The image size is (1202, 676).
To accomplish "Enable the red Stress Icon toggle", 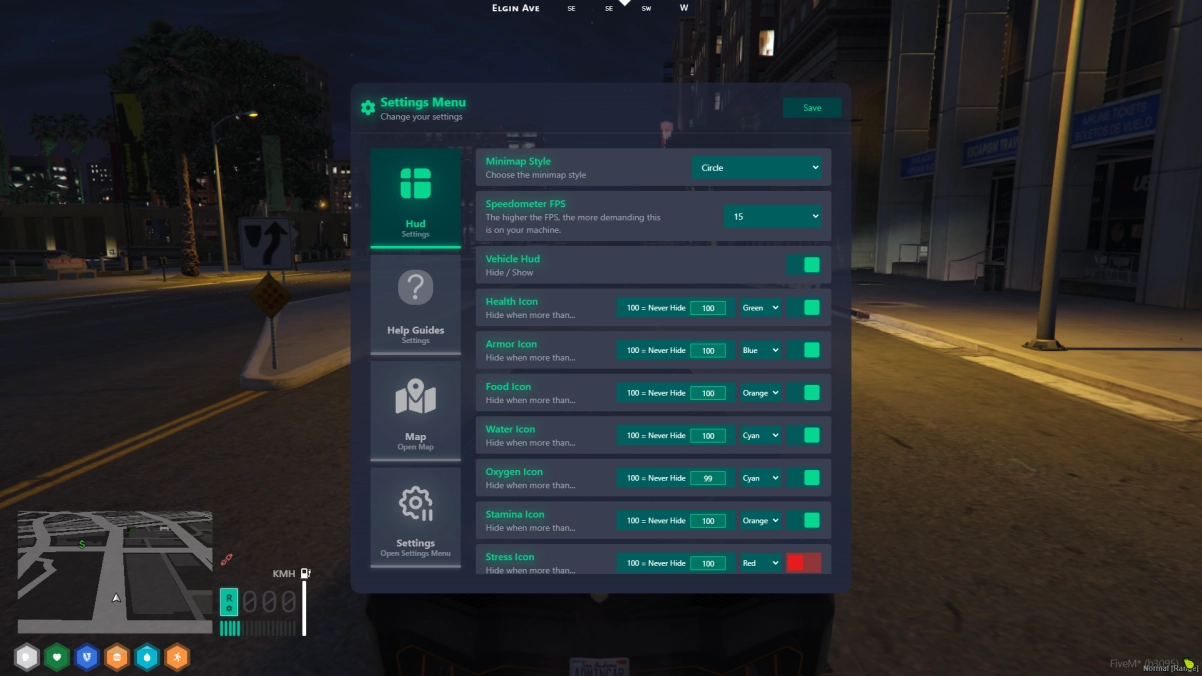I will click(803, 563).
